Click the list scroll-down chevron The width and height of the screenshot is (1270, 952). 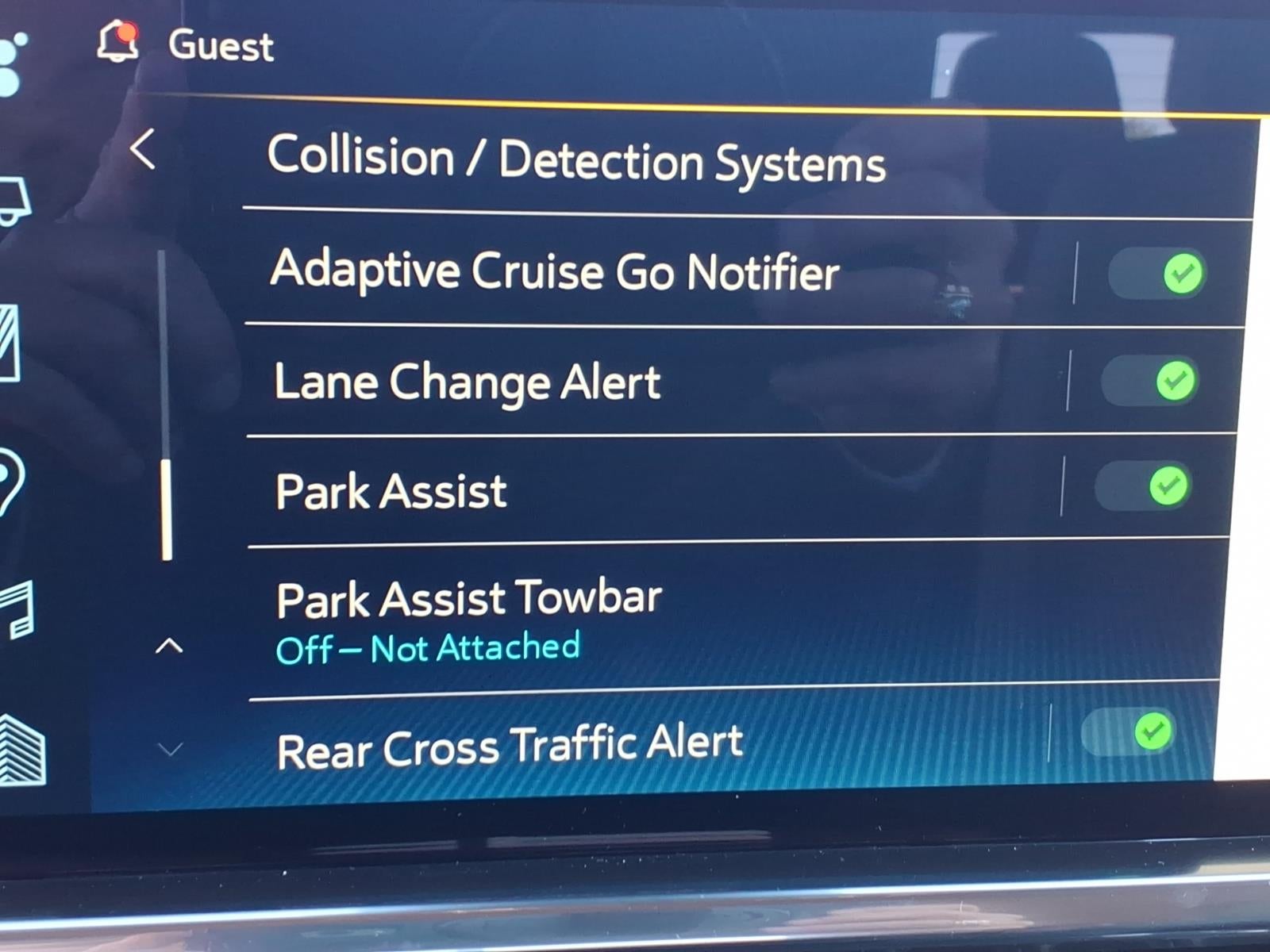pyautogui.click(x=170, y=749)
